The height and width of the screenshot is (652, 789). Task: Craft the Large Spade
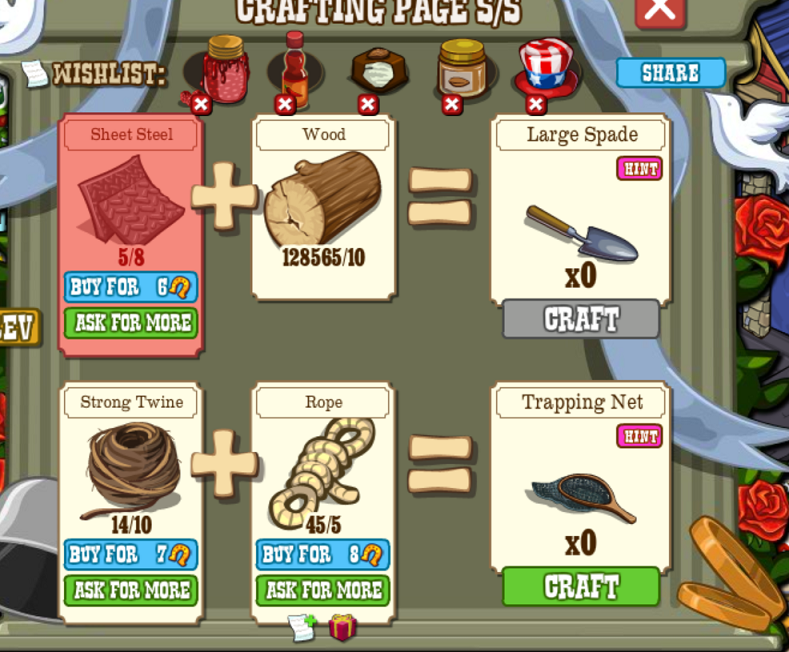pos(581,319)
